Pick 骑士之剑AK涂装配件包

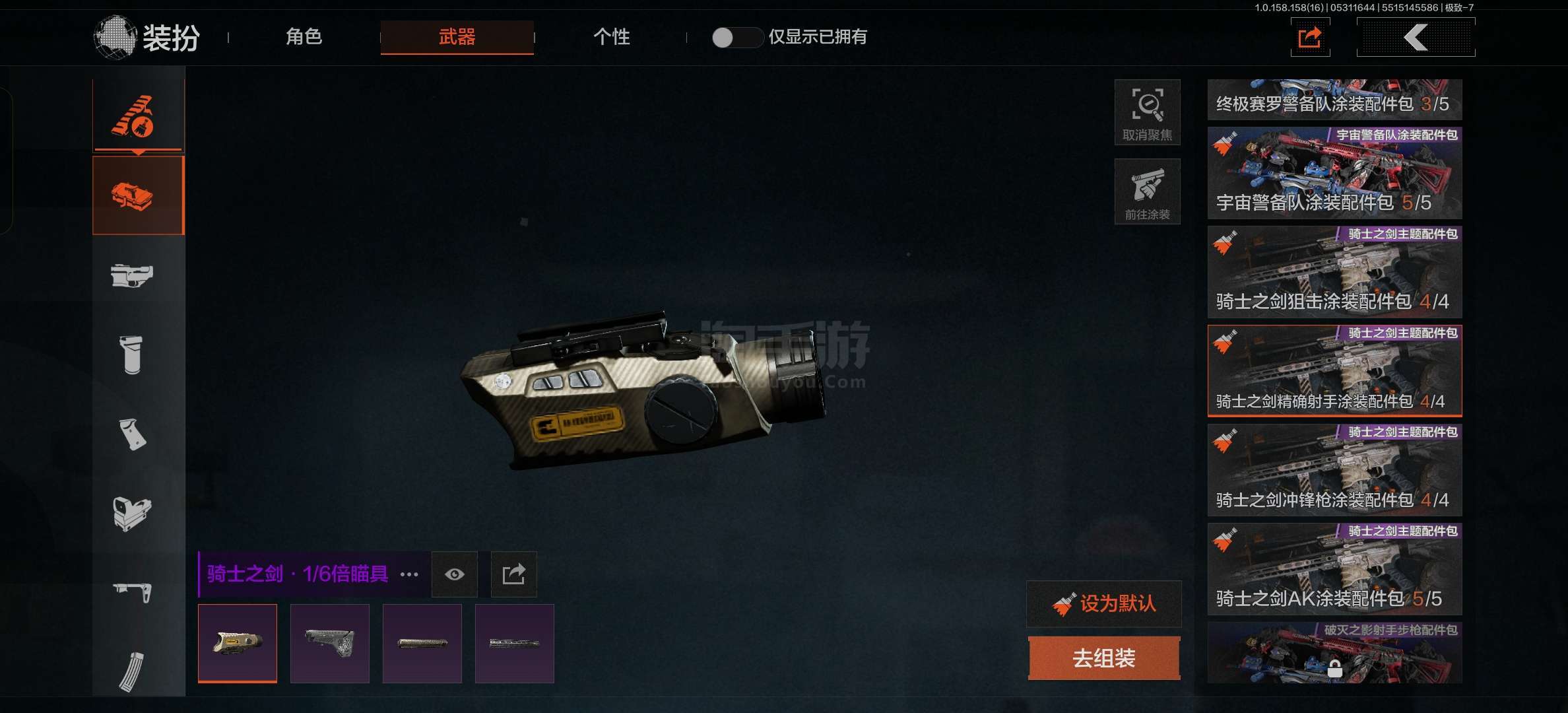1334,569
